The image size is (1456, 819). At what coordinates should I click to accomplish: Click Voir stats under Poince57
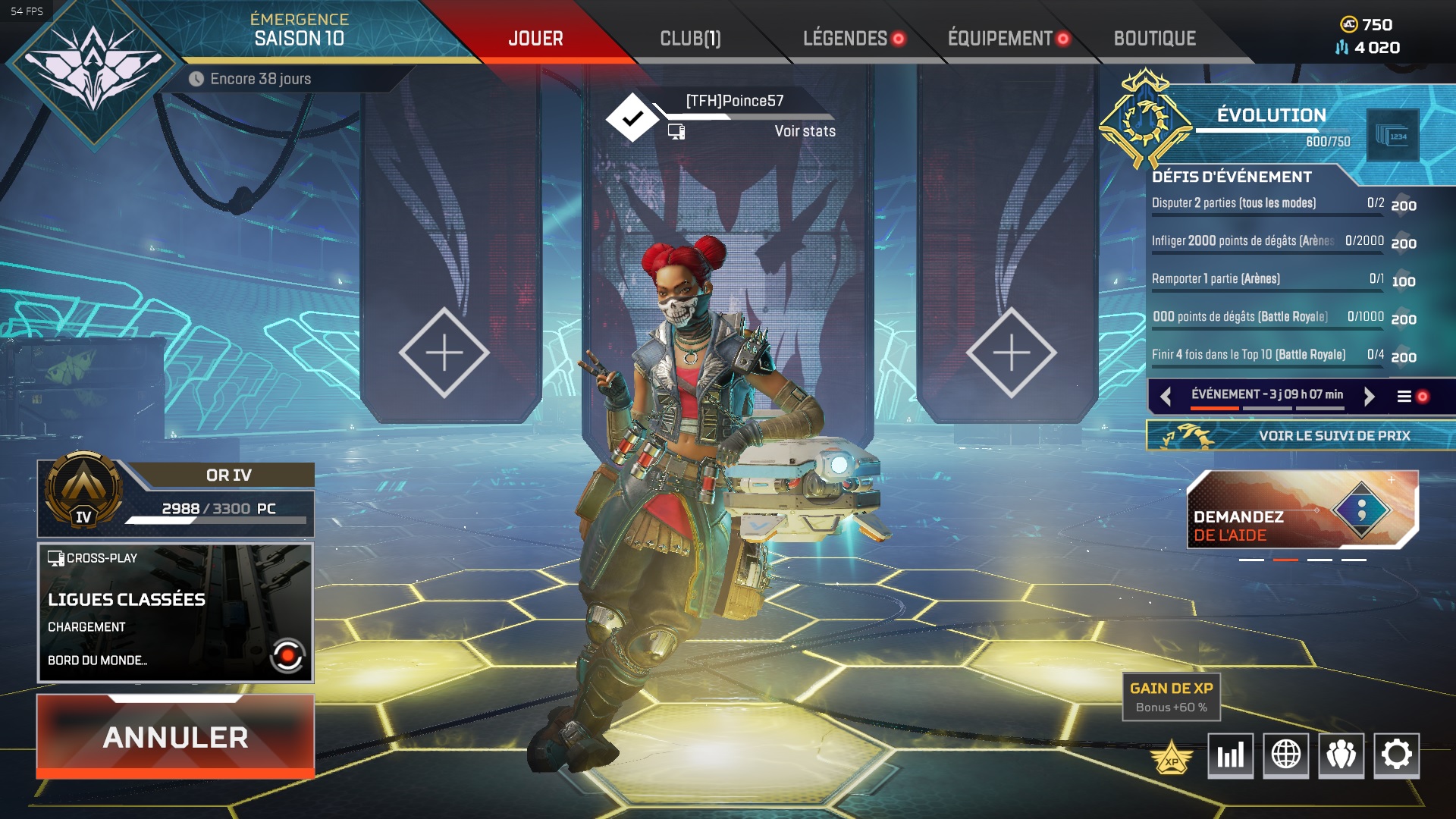click(x=805, y=131)
